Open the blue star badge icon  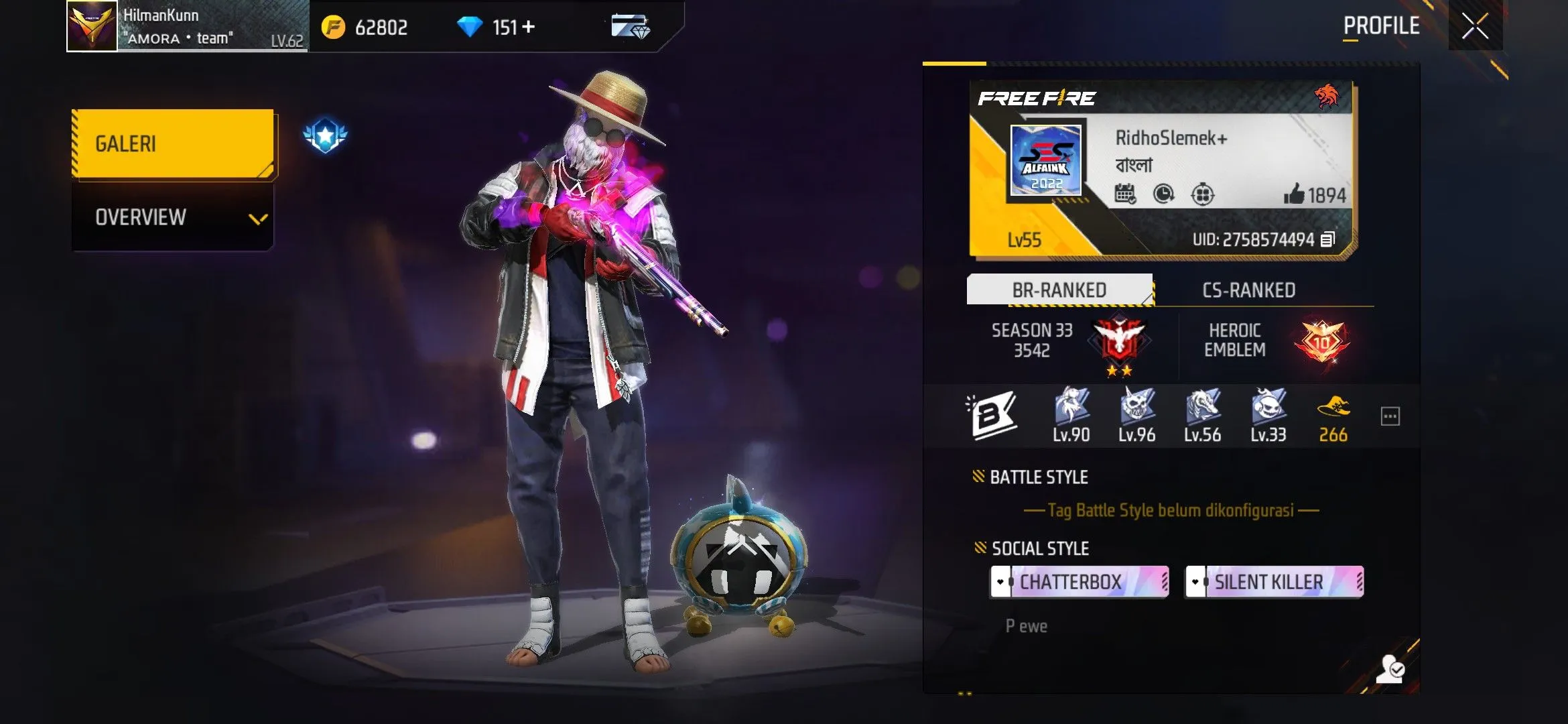pos(325,135)
